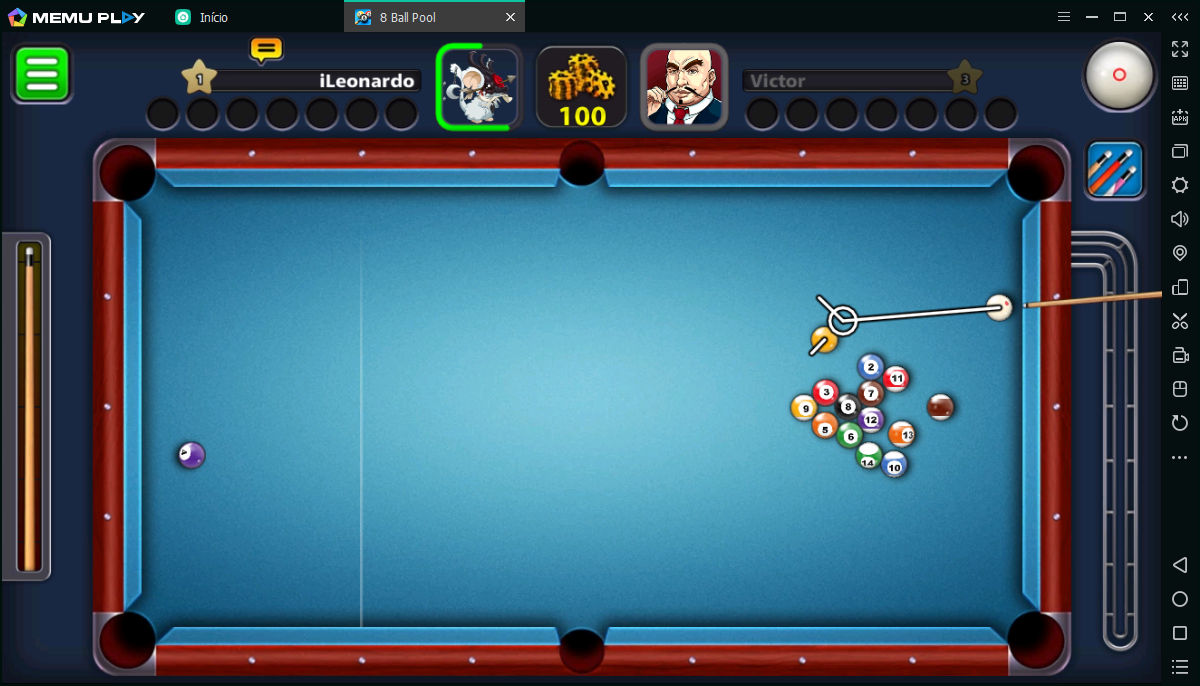
Task: Open the emulator settings gear
Action: point(1180,185)
